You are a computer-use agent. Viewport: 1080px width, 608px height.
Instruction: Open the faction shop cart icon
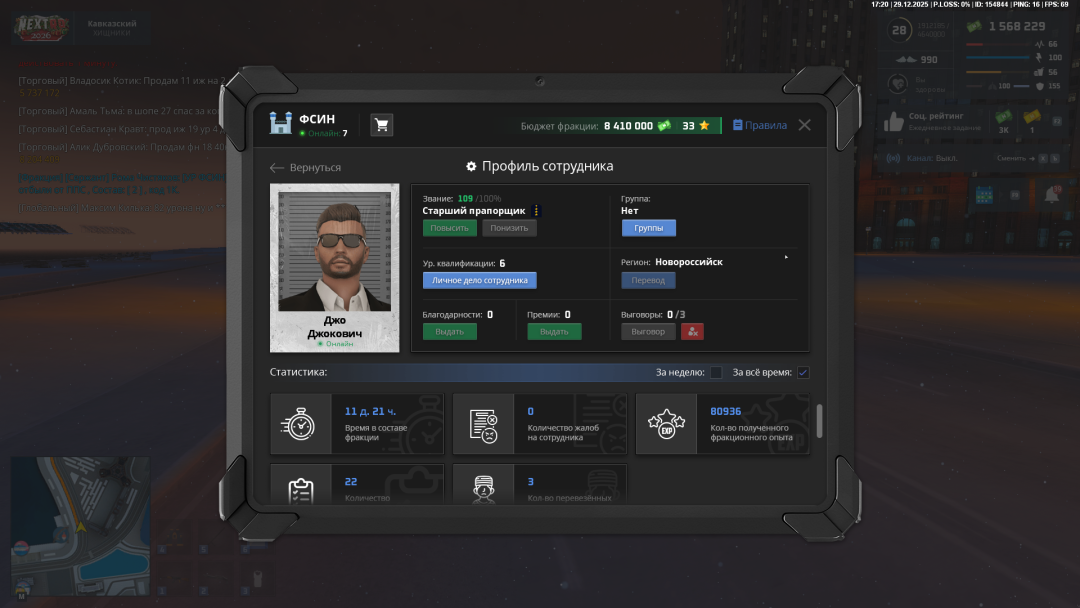click(x=381, y=125)
